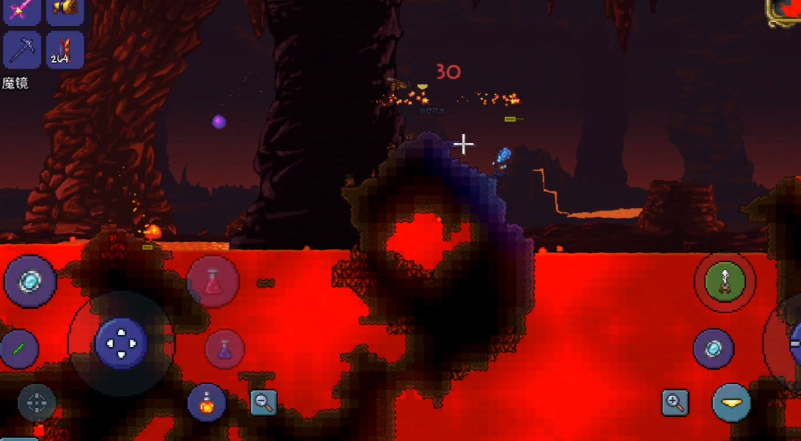Screen dimensions: 801x441
Task: Drink the red healing potion
Action: 212,282
